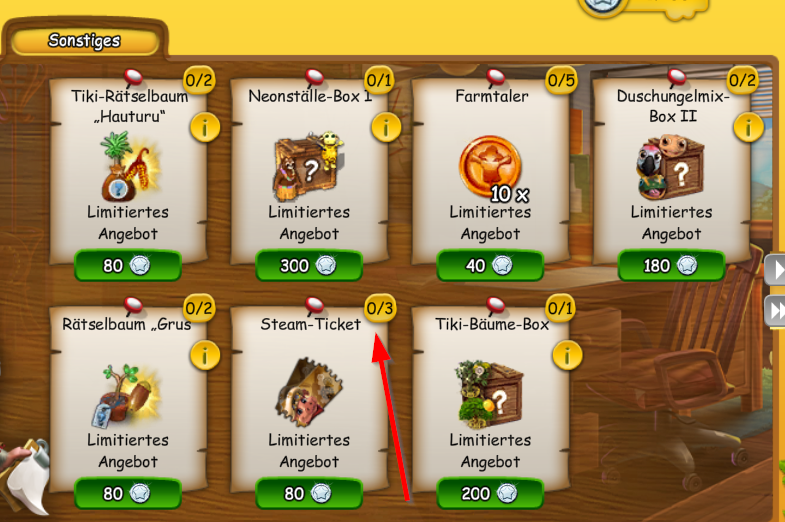
Task: Buy Farmtaler for 40
Action: coord(489,266)
